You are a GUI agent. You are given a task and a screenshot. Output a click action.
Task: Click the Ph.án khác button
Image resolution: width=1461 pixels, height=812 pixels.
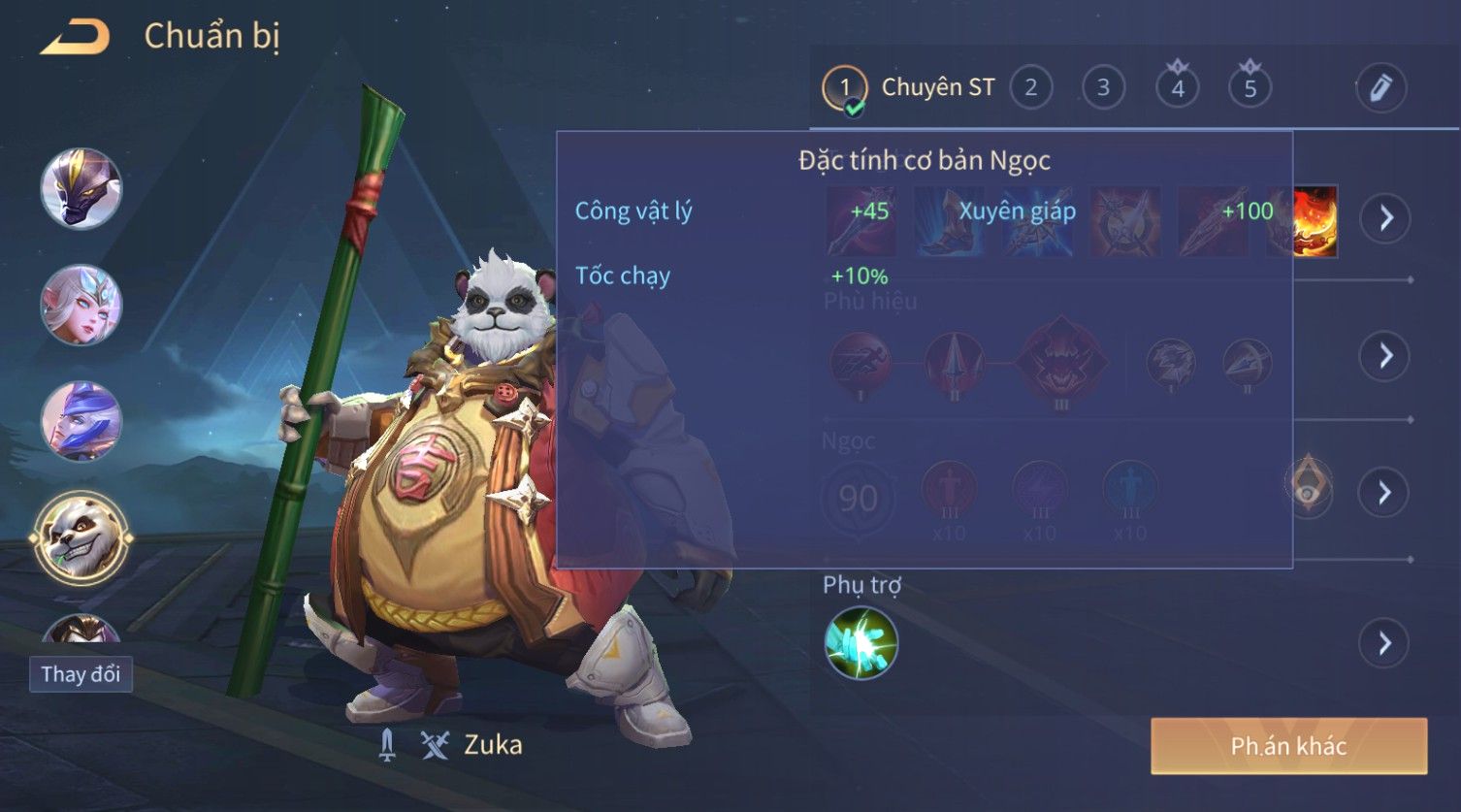(1288, 746)
